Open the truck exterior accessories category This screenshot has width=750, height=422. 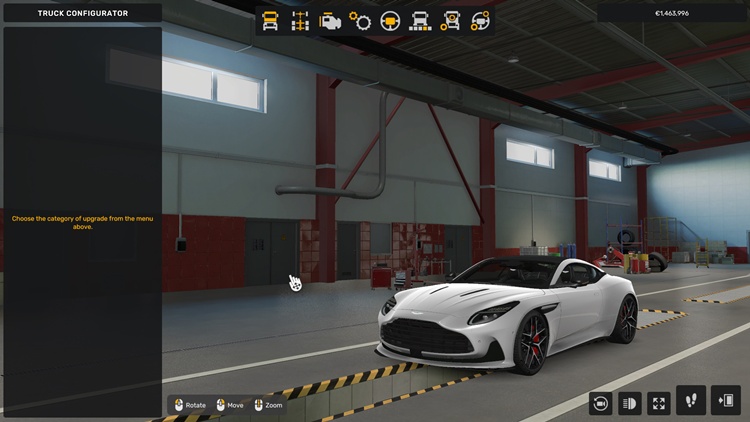[450, 21]
